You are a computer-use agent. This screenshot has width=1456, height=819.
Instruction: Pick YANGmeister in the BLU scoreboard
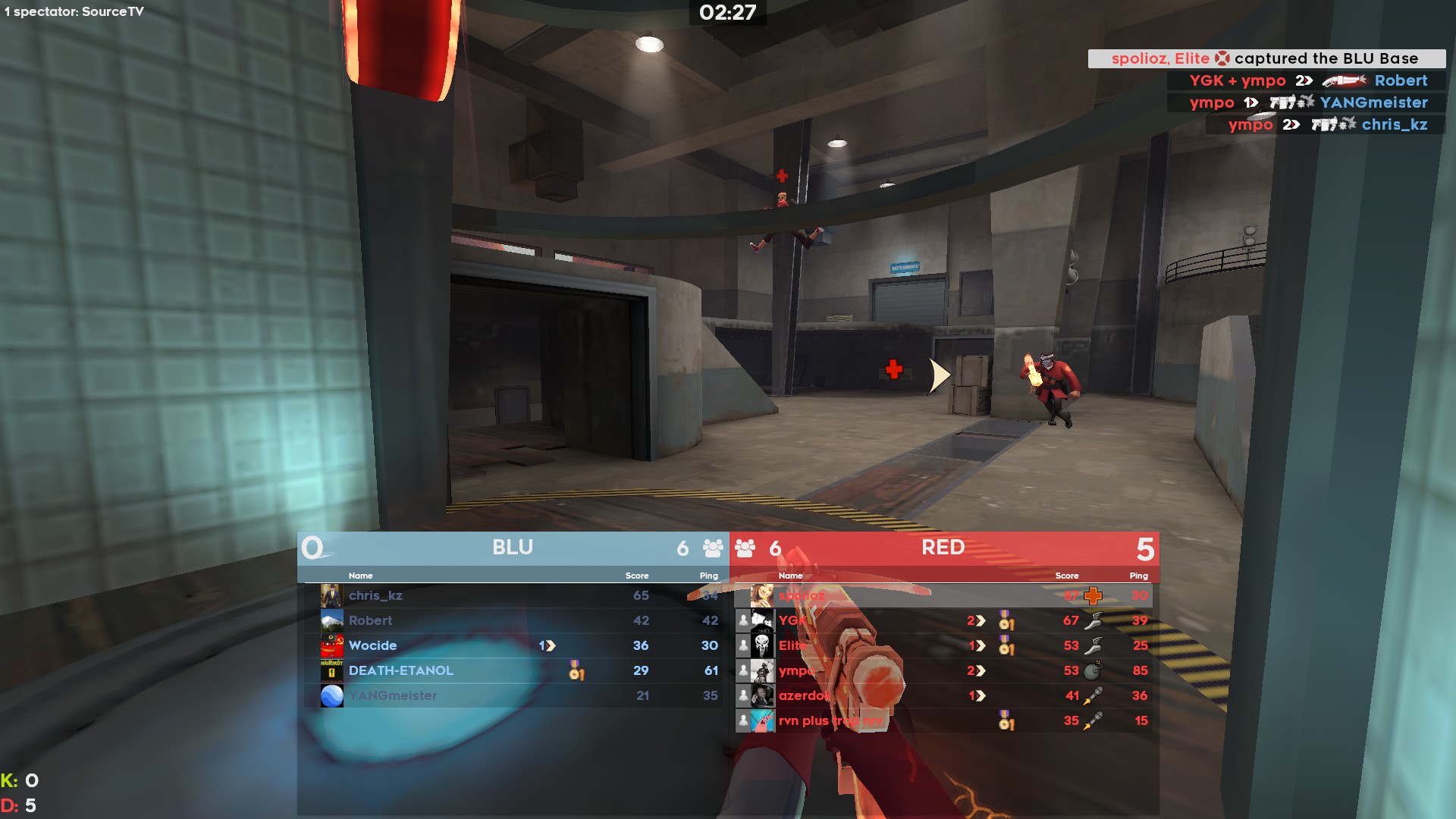tap(393, 695)
